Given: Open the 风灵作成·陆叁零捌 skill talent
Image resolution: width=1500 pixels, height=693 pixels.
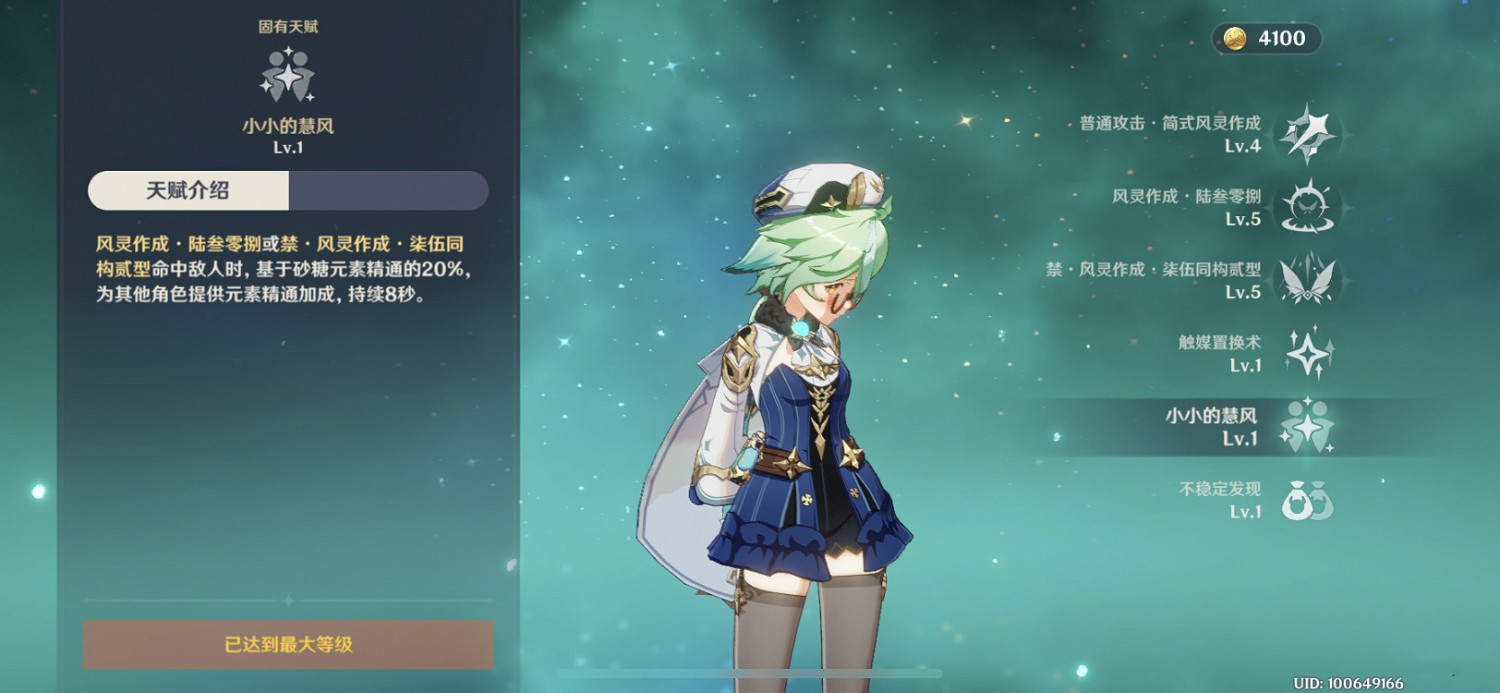Looking at the screenshot, I should (x=1307, y=207).
